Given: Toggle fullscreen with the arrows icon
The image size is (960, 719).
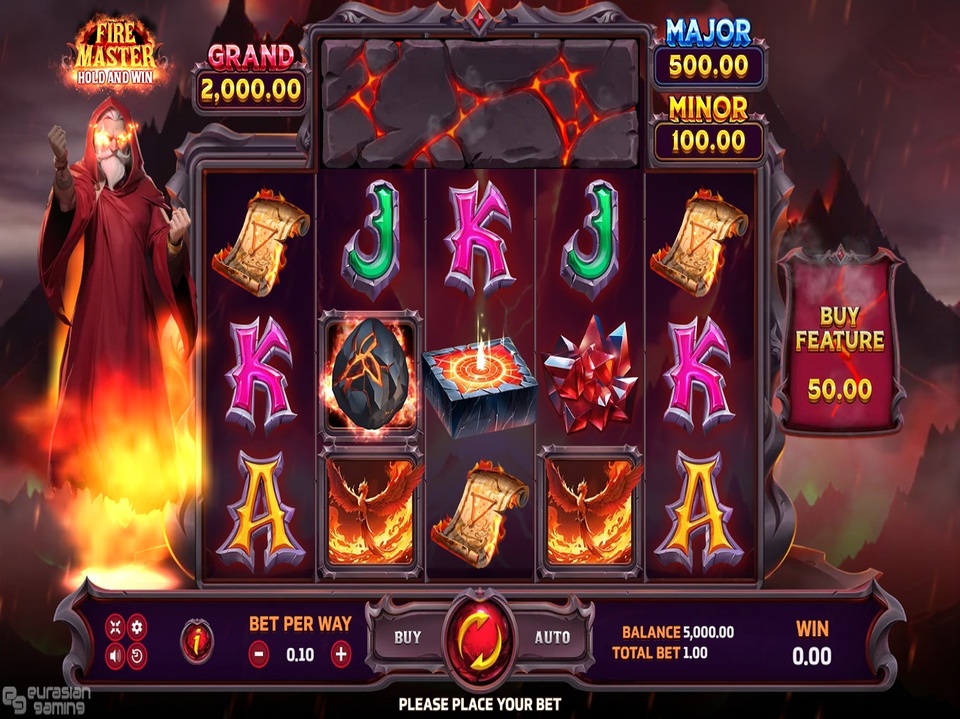Looking at the screenshot, I should coord(115,627).
